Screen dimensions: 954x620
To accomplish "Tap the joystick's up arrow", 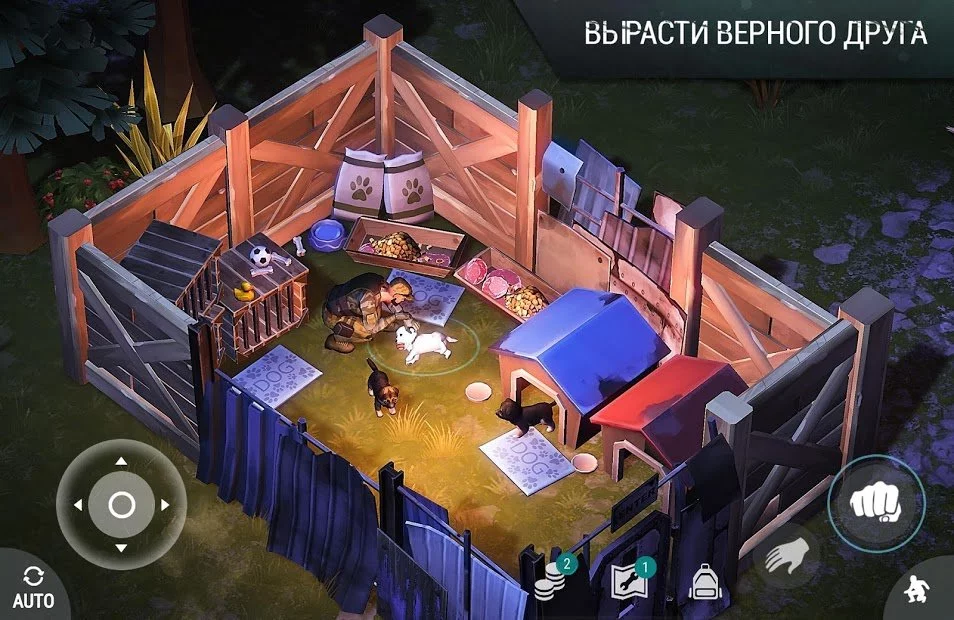I will [x=121, y=461].
